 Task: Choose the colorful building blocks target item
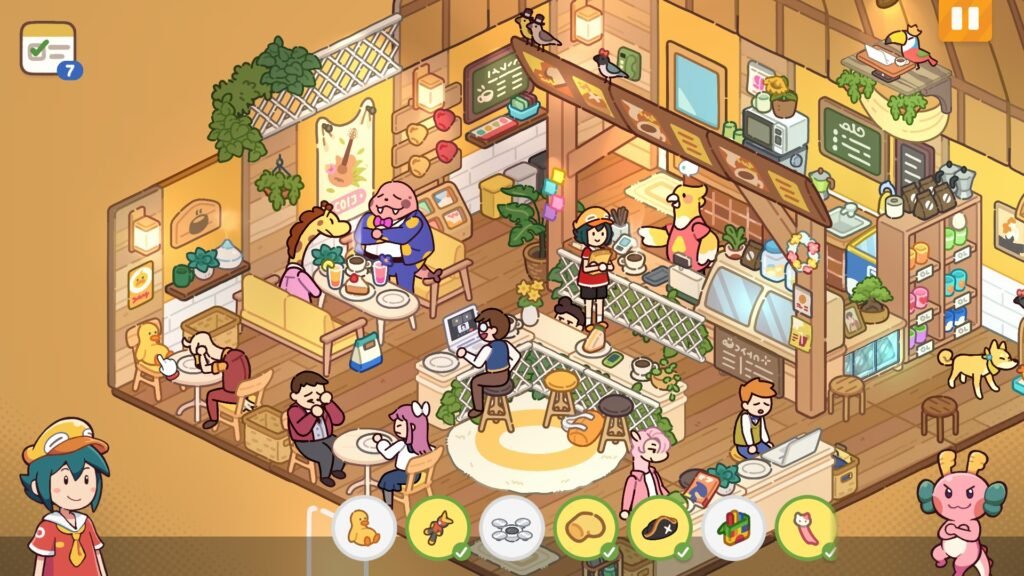pyautogui.click(x=734, y=527)
